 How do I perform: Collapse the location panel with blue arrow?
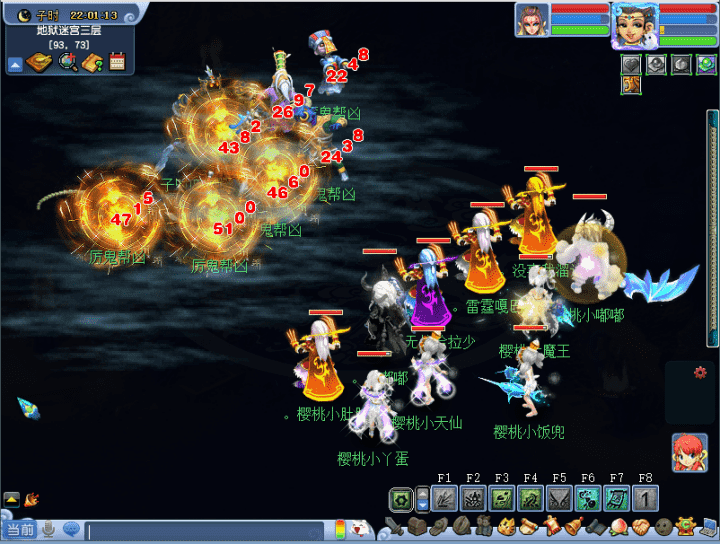(16, 65)
